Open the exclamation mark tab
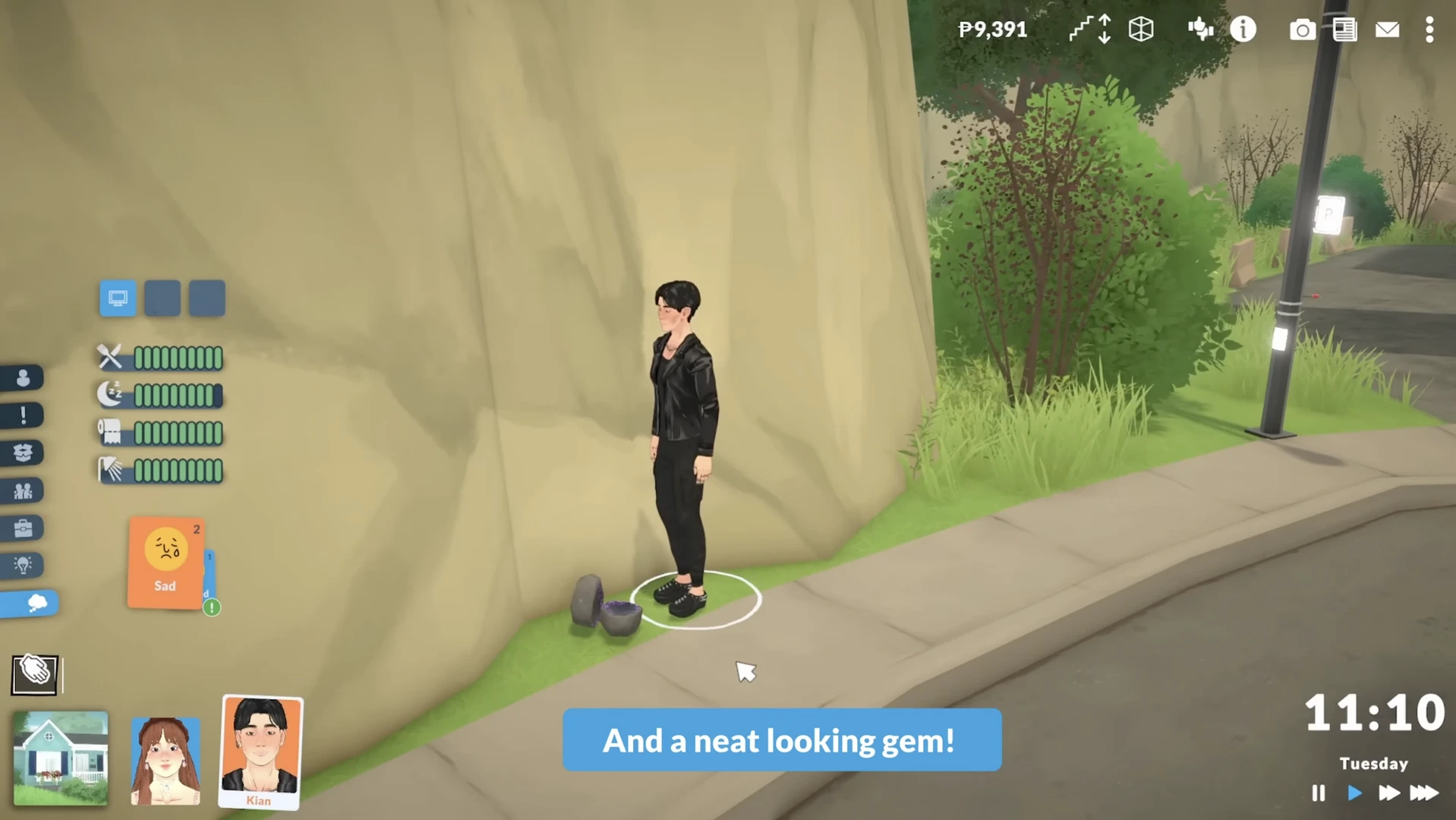 [23, 415]
